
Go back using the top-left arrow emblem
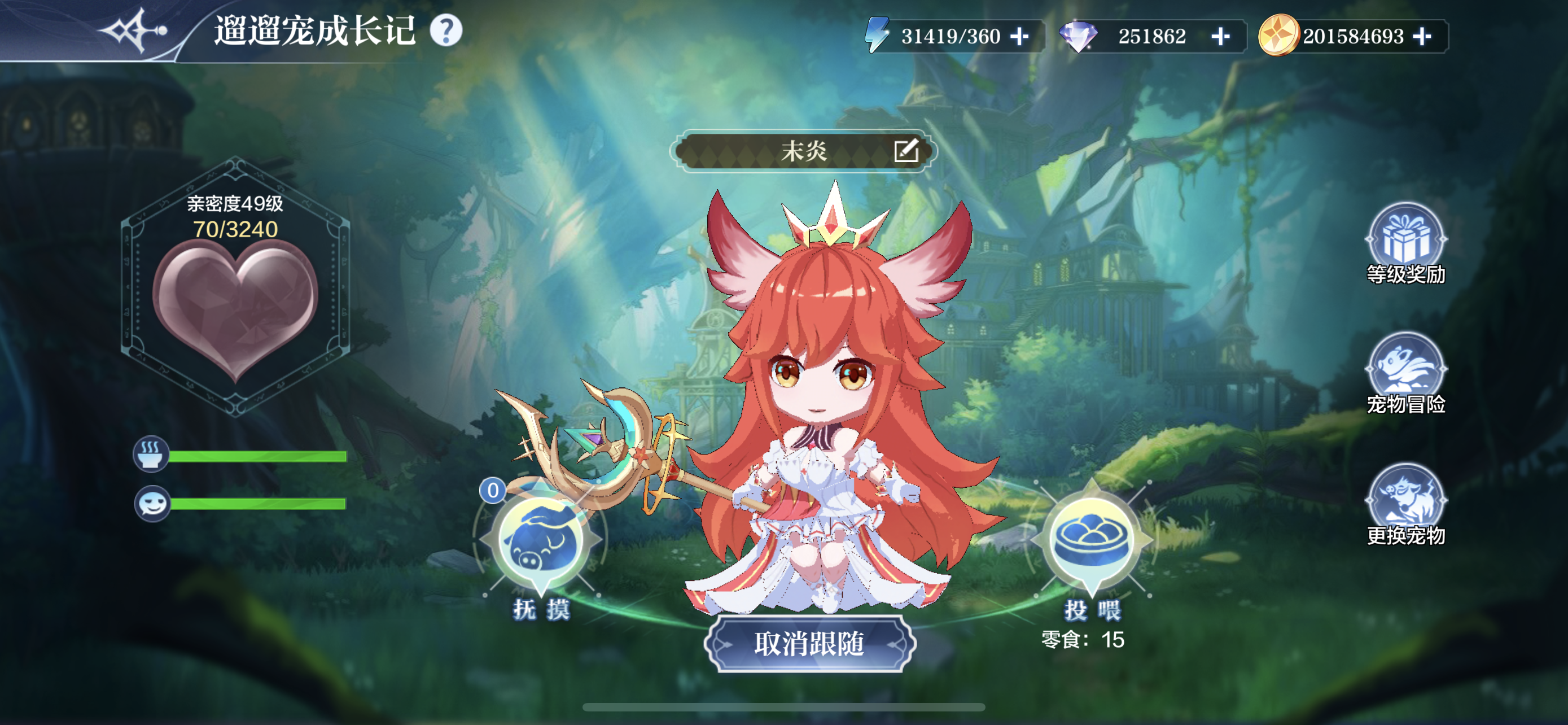tap(134, 30)
